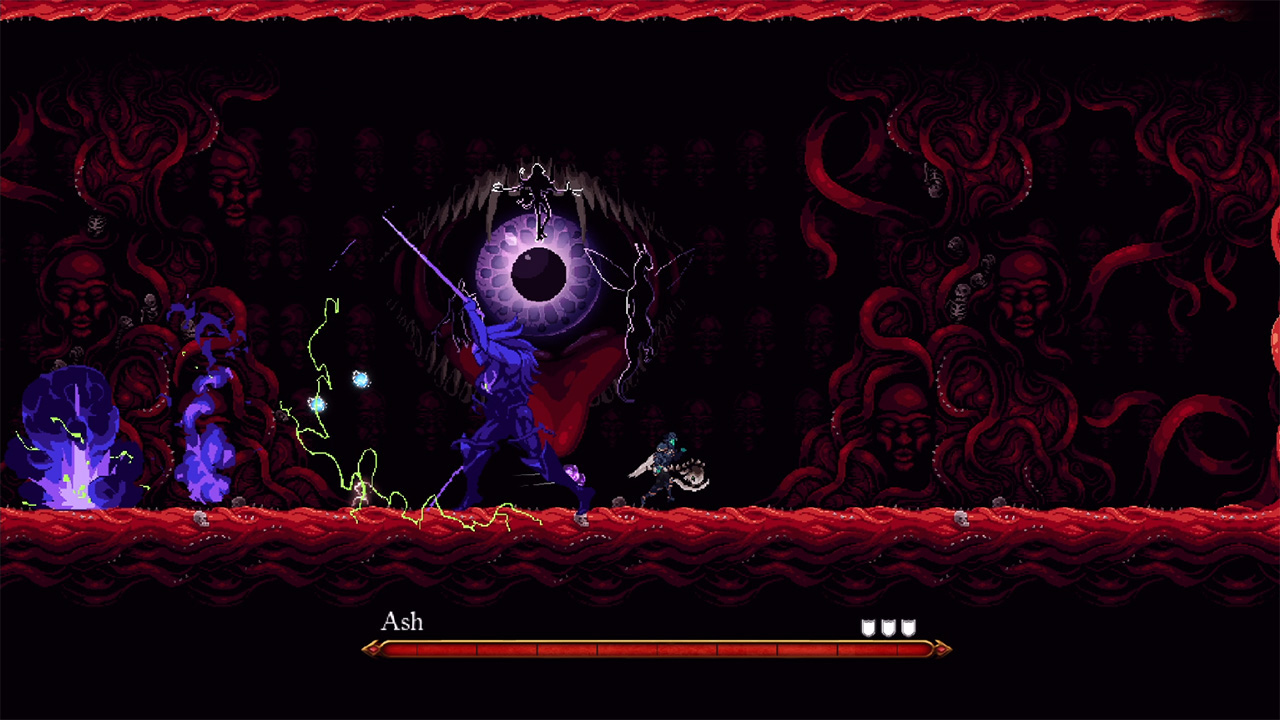Select the player character riding the mount

coord(665,460)
